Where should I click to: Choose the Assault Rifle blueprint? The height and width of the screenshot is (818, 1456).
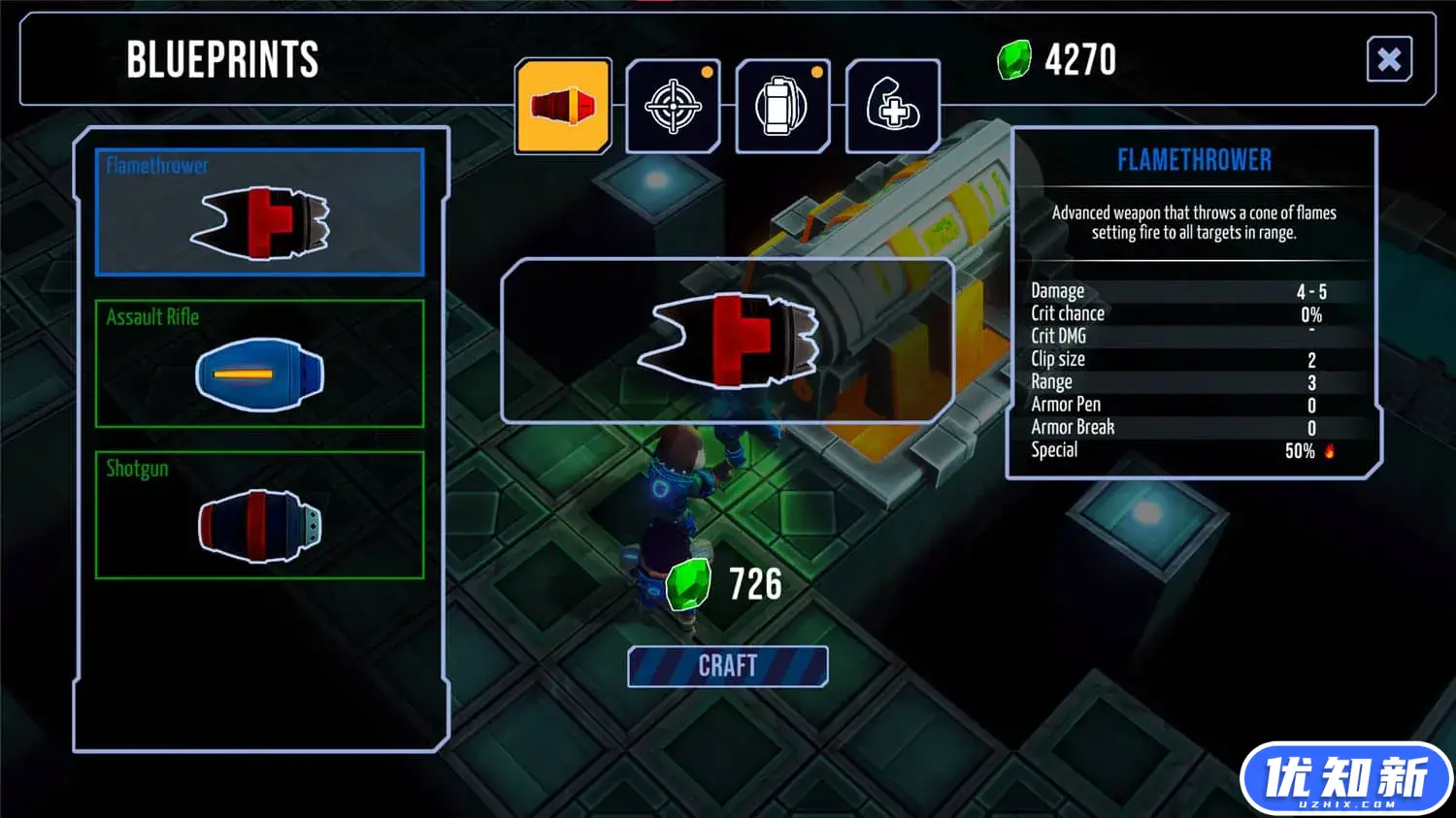click(259, 364)
